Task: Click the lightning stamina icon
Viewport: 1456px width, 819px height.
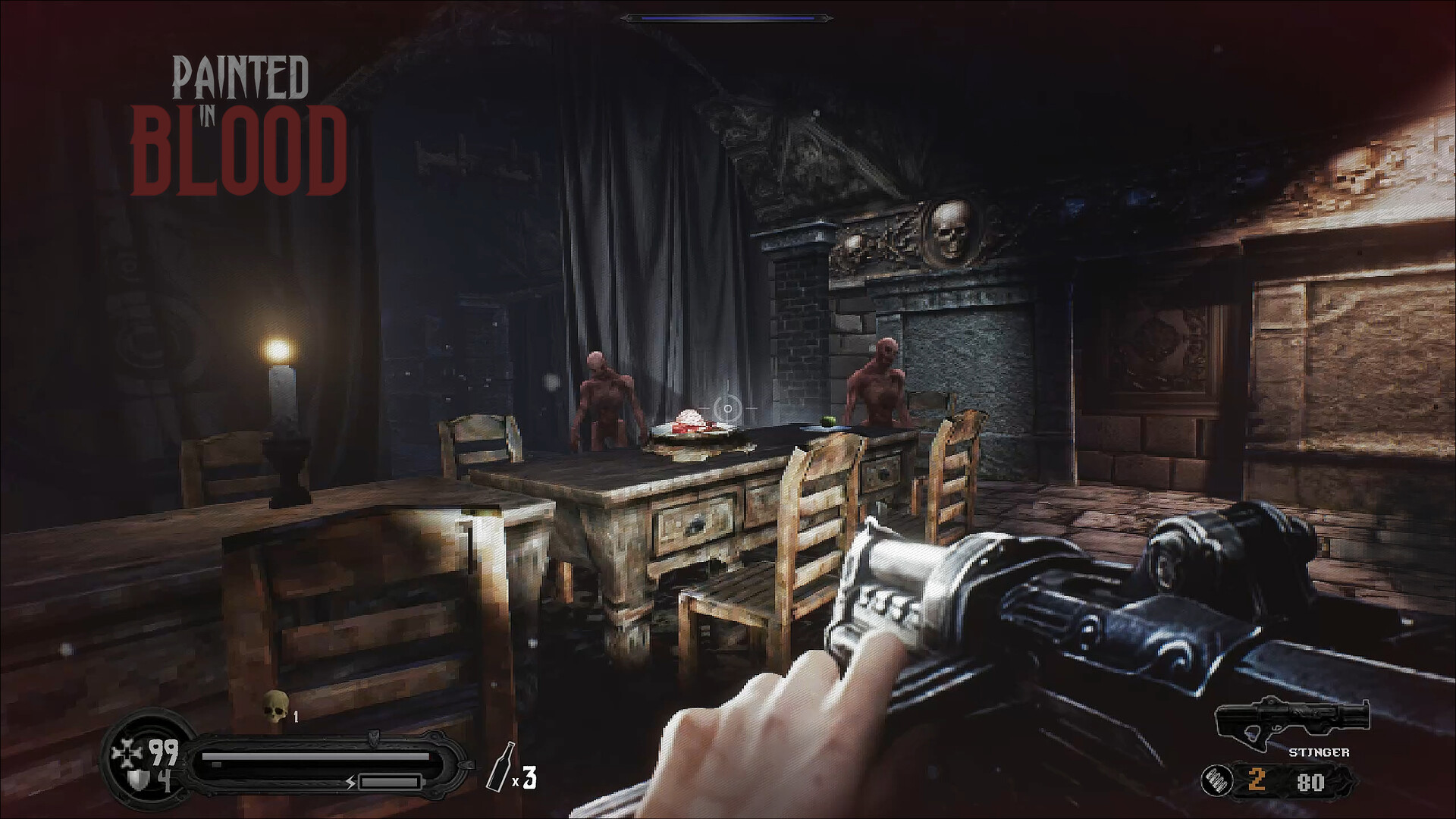Action: pyautogui.click(x=350, y=783)
